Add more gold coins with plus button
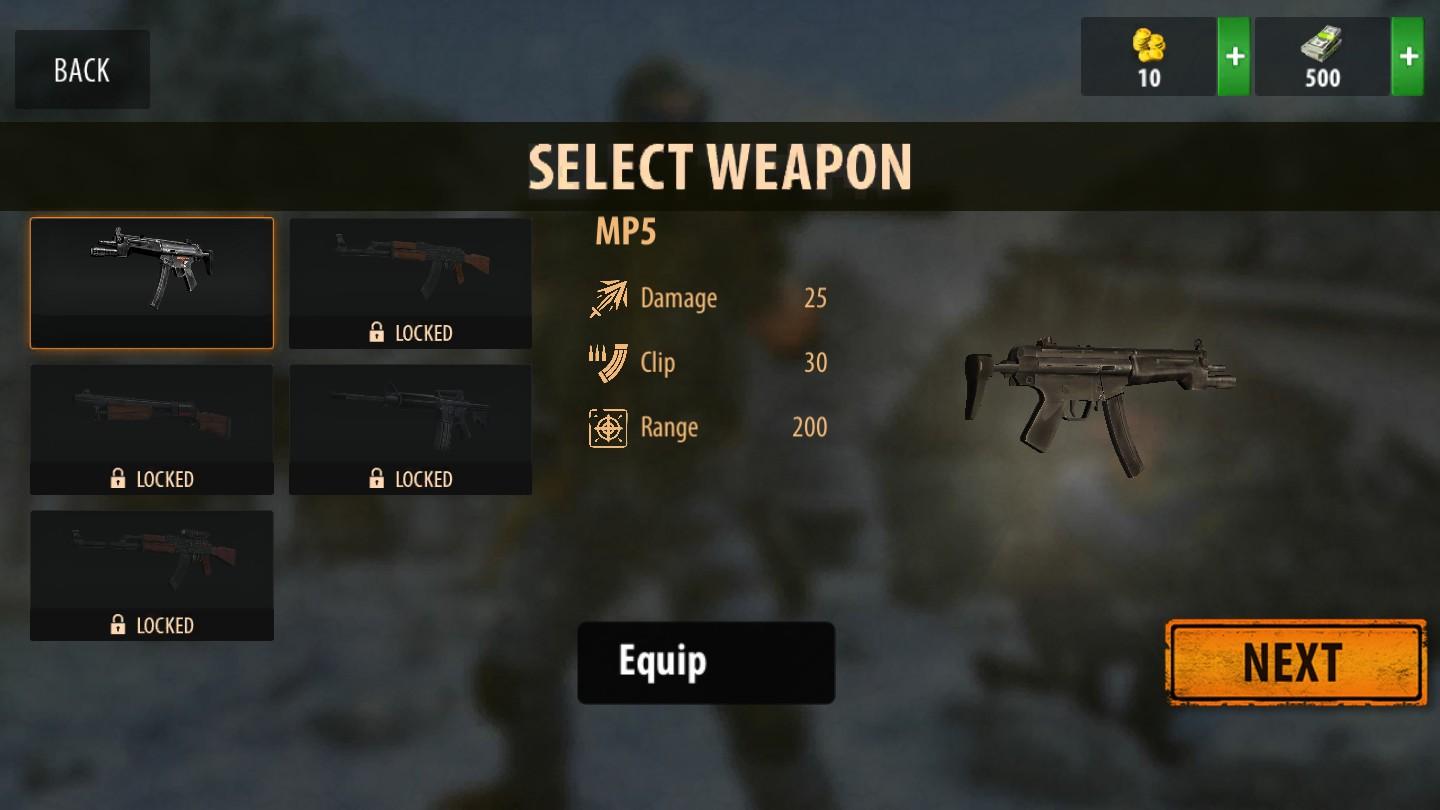This screenshot has width=1440, height=810. (x=1234, y=57)
